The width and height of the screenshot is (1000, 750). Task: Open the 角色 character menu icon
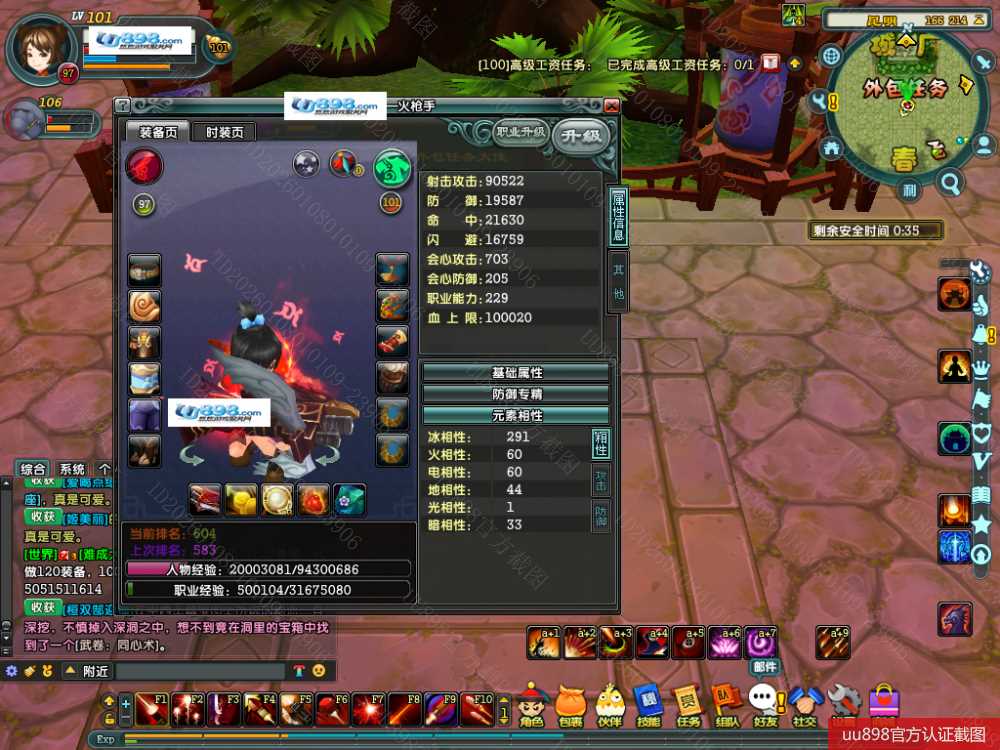(531, 705)
